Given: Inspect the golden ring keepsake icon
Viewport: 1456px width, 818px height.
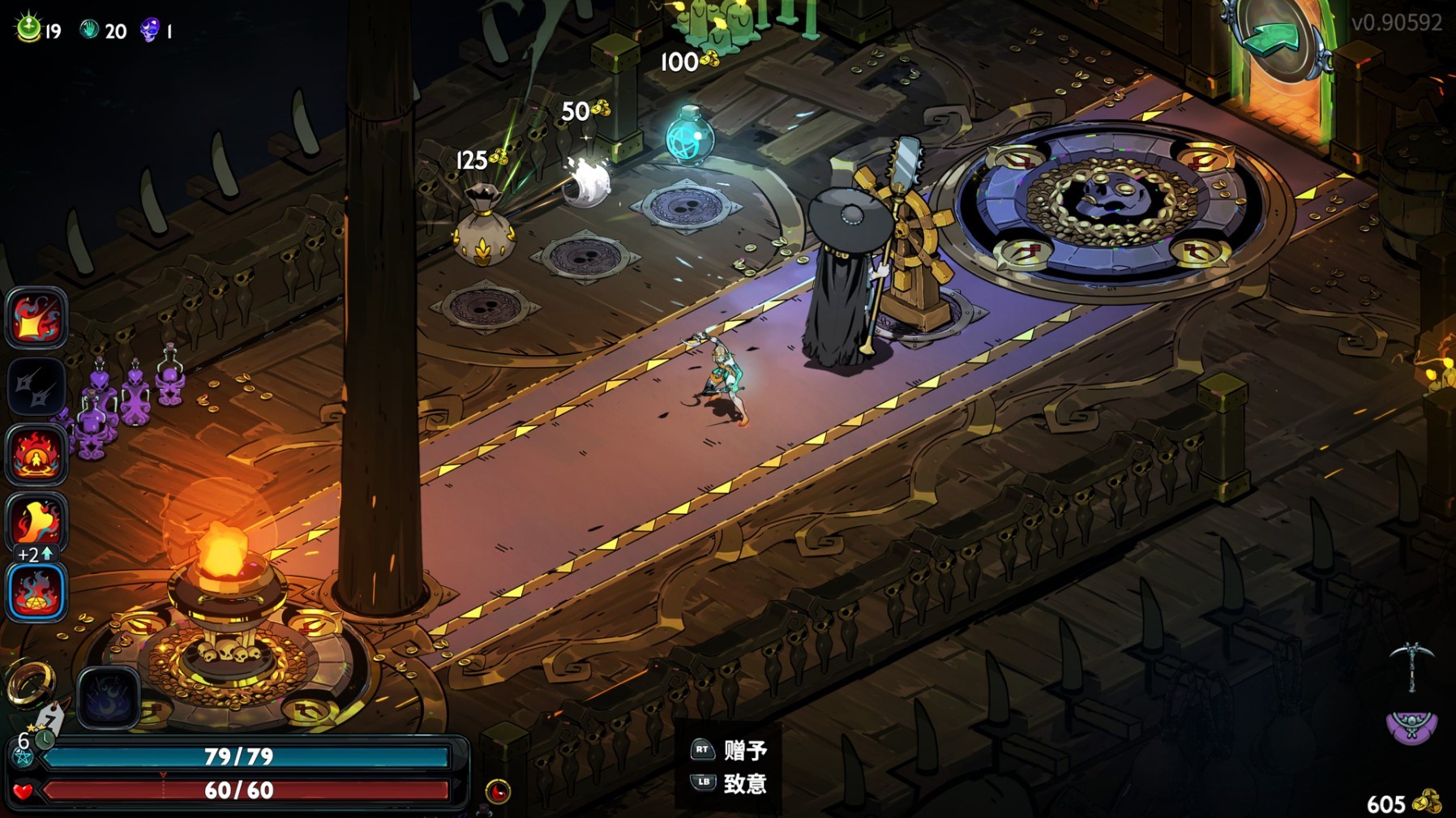Looking at the screenshot, I should [30, 683].
